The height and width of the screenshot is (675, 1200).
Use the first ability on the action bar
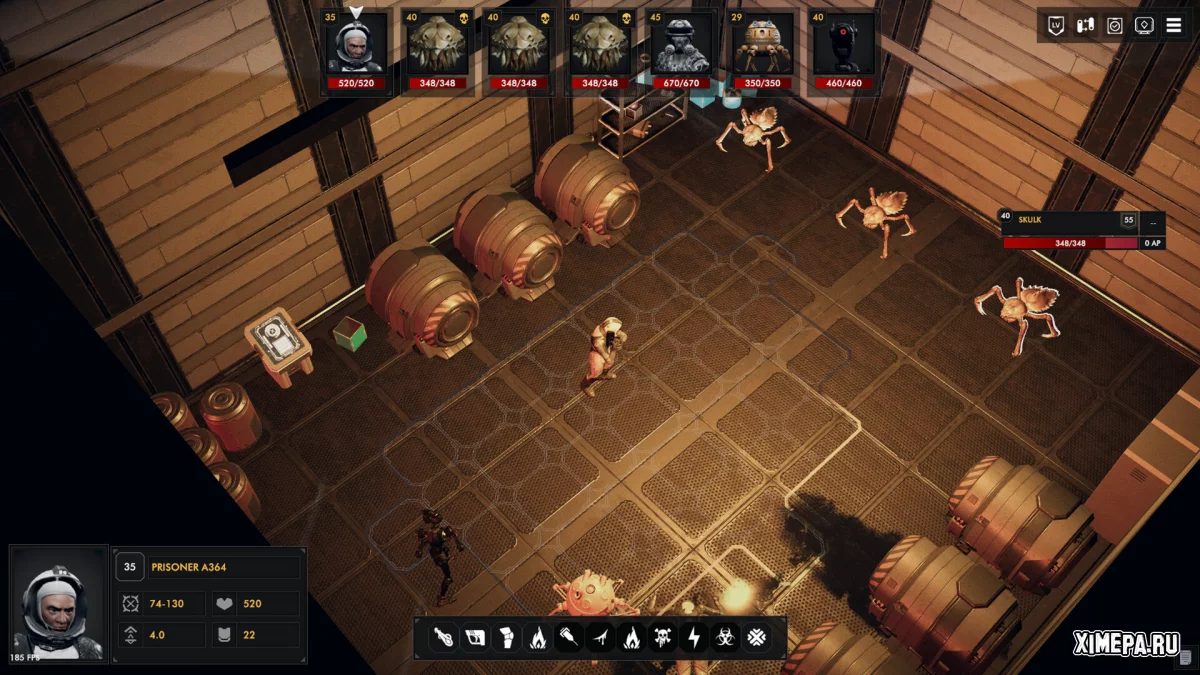tap(443, 636)
